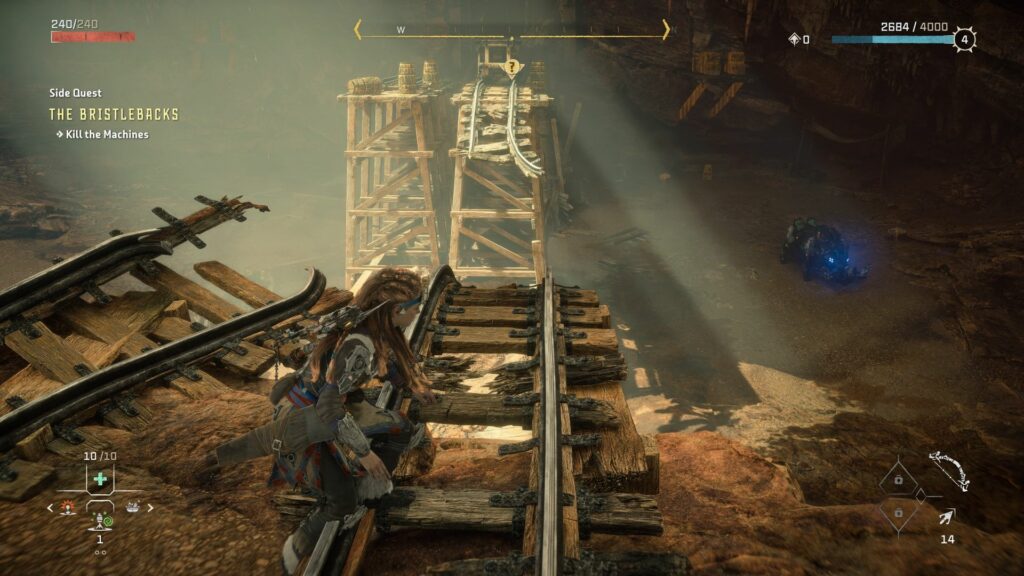The width and height of the screenshot is (1024, 576).
Task: Click the skill points icon
Action: click(794, 40)
